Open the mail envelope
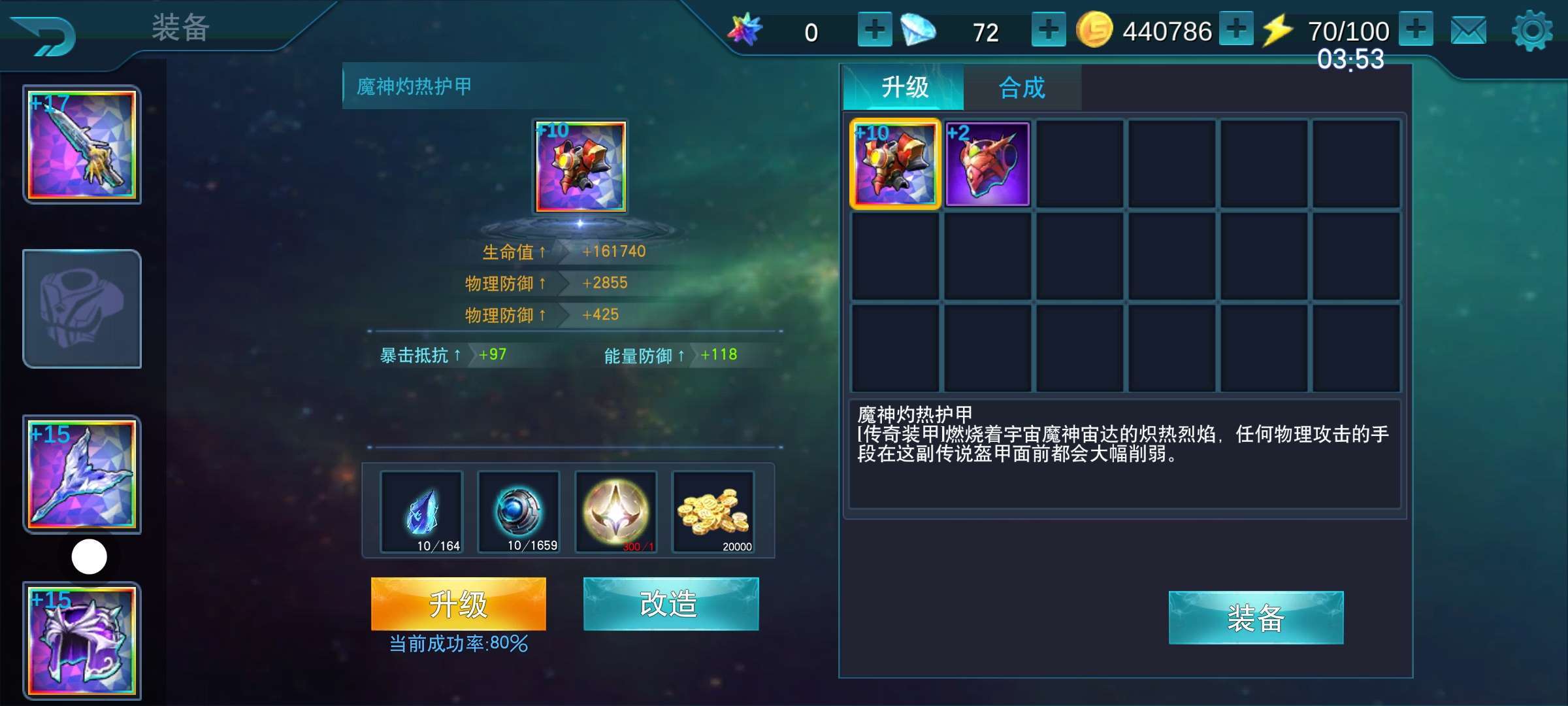This screenshot has width=1568, height=706. [x=1468, y=31]
